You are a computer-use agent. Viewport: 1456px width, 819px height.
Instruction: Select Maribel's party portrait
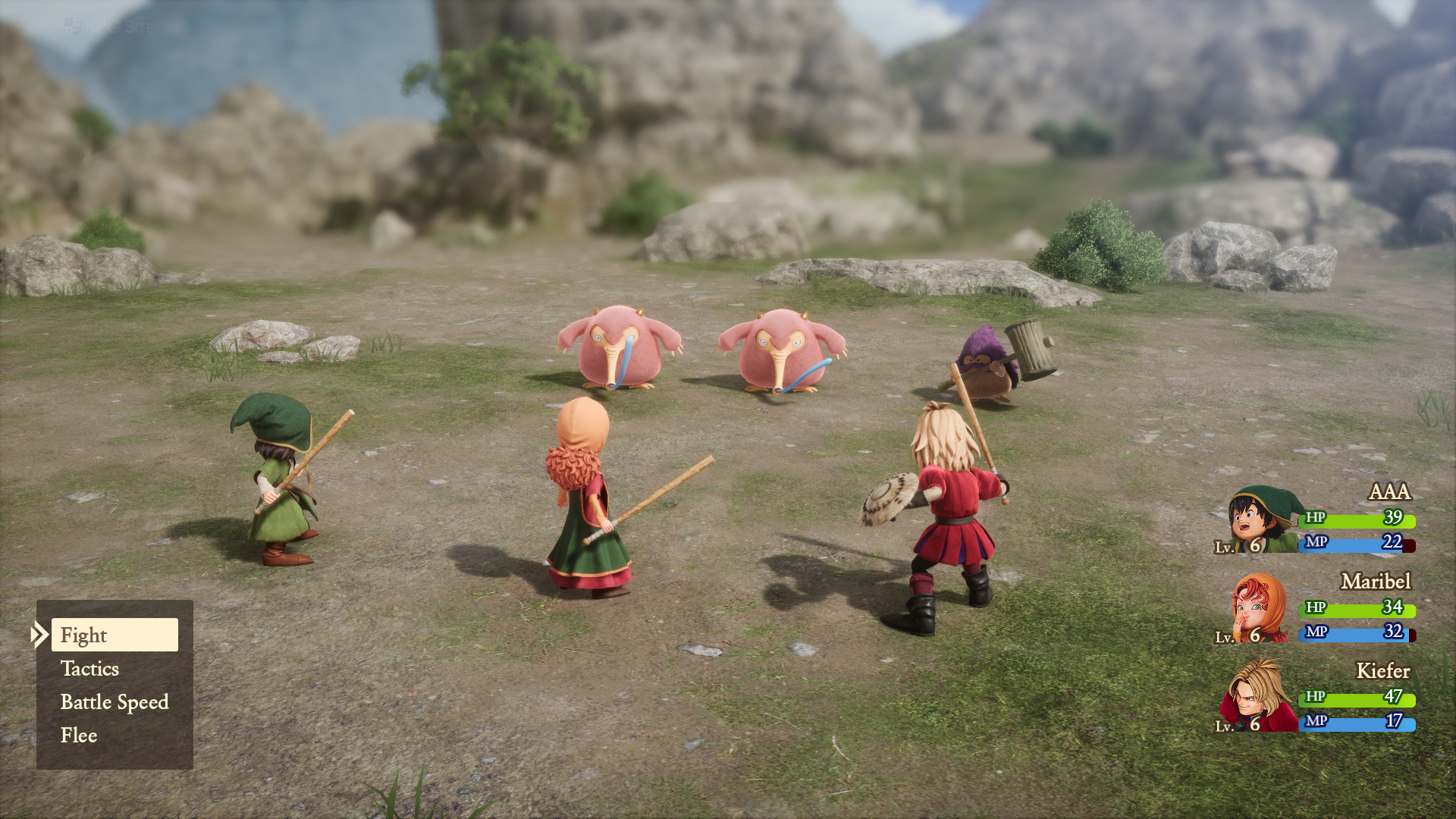click(1260, 608)
